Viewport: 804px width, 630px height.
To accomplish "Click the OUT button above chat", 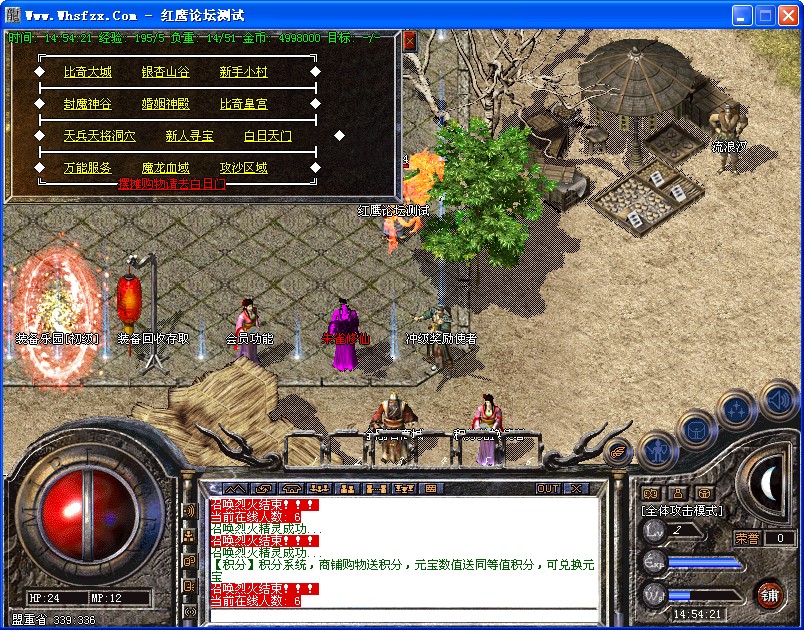I will [548, 488].
